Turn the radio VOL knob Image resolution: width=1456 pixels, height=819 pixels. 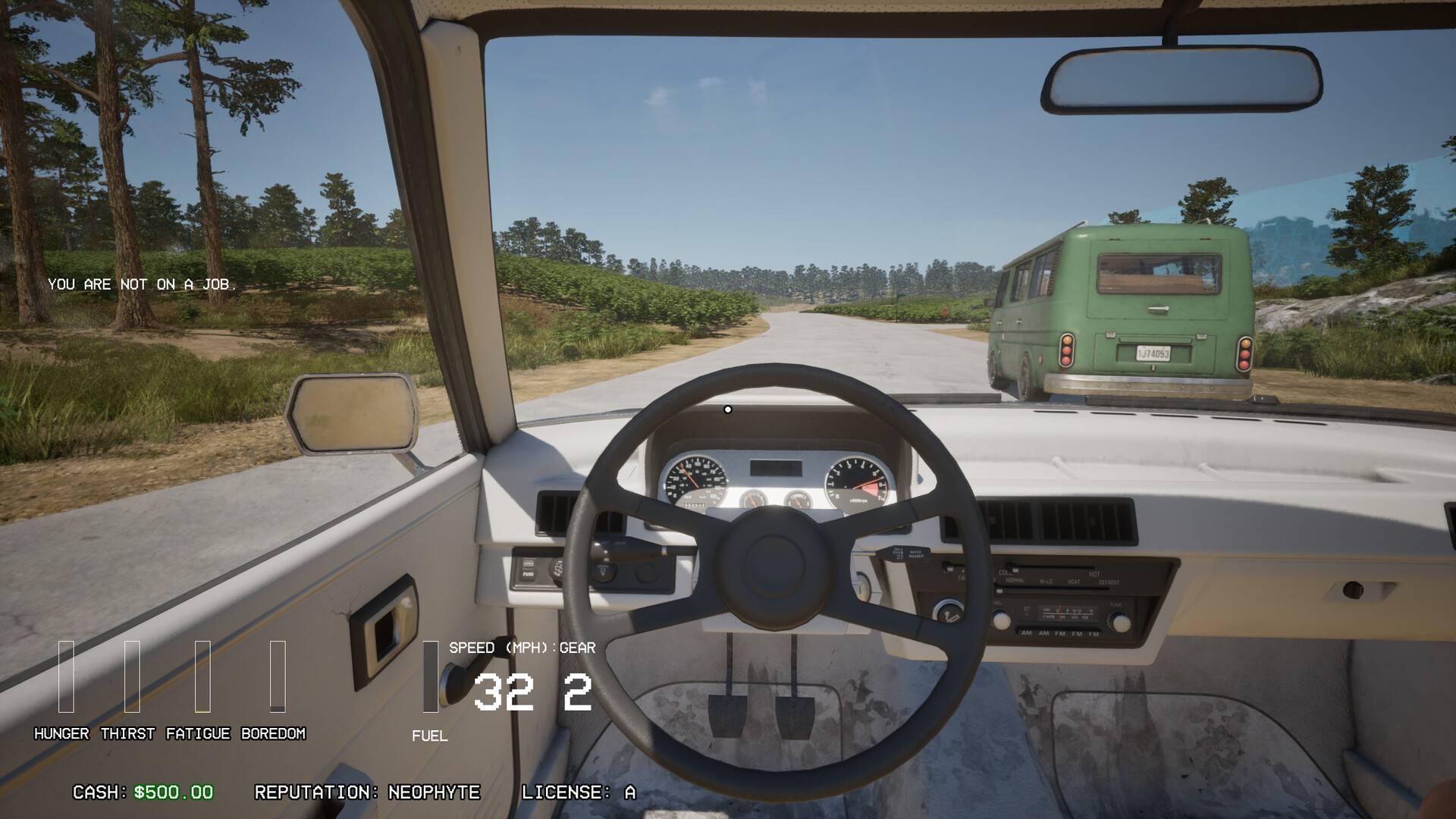(x=1001, y=620)
